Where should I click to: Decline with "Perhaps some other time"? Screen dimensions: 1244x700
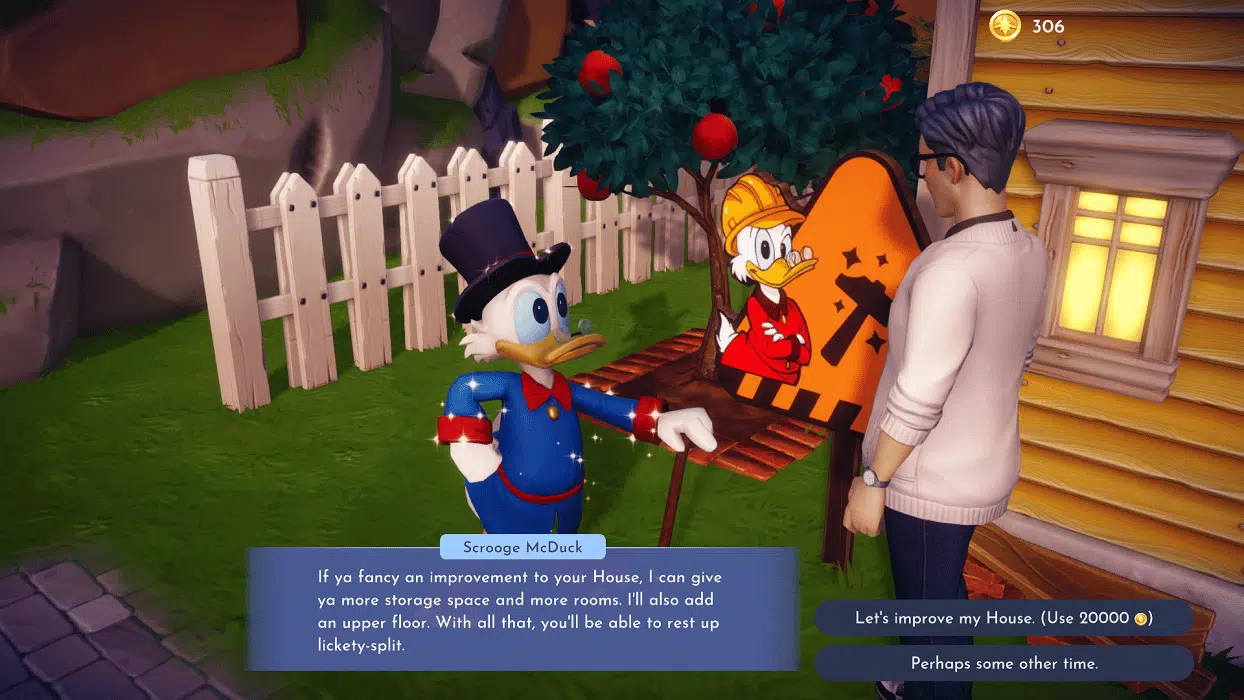(1004, 663)
